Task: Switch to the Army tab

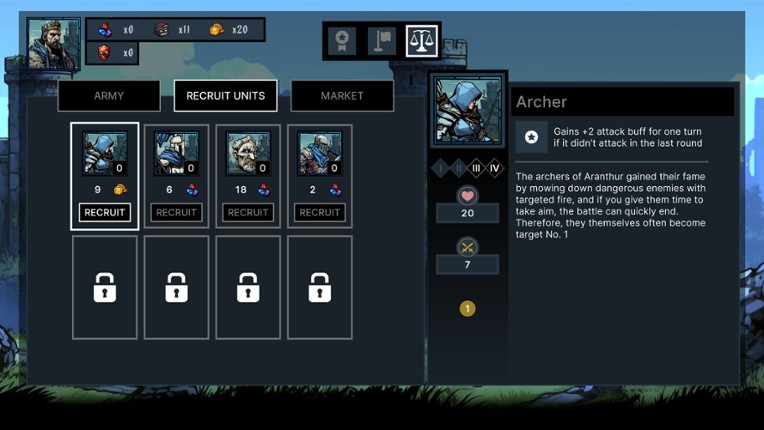Action: (x=109, y=96)
